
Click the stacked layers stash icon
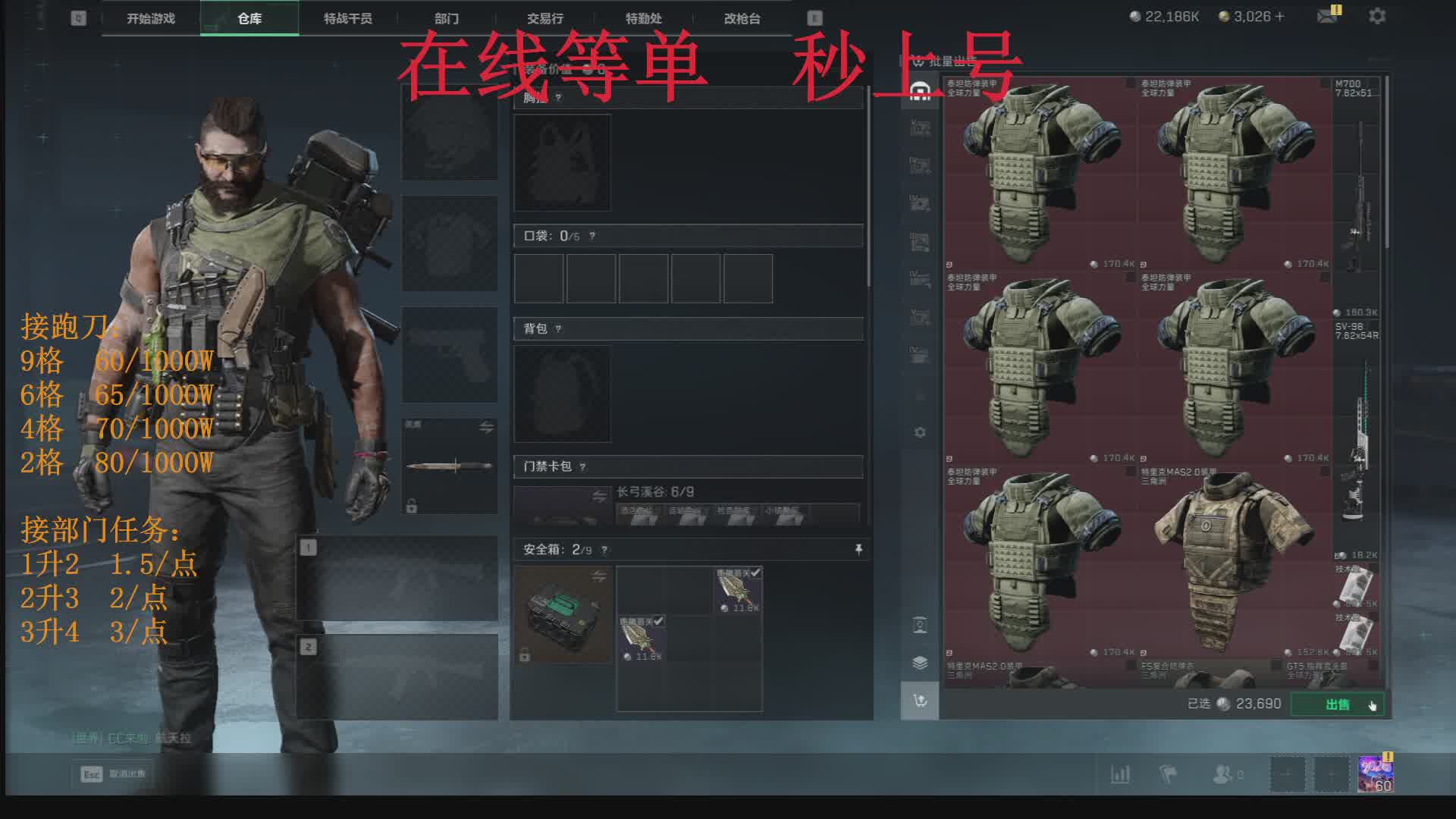click(920, 663)
